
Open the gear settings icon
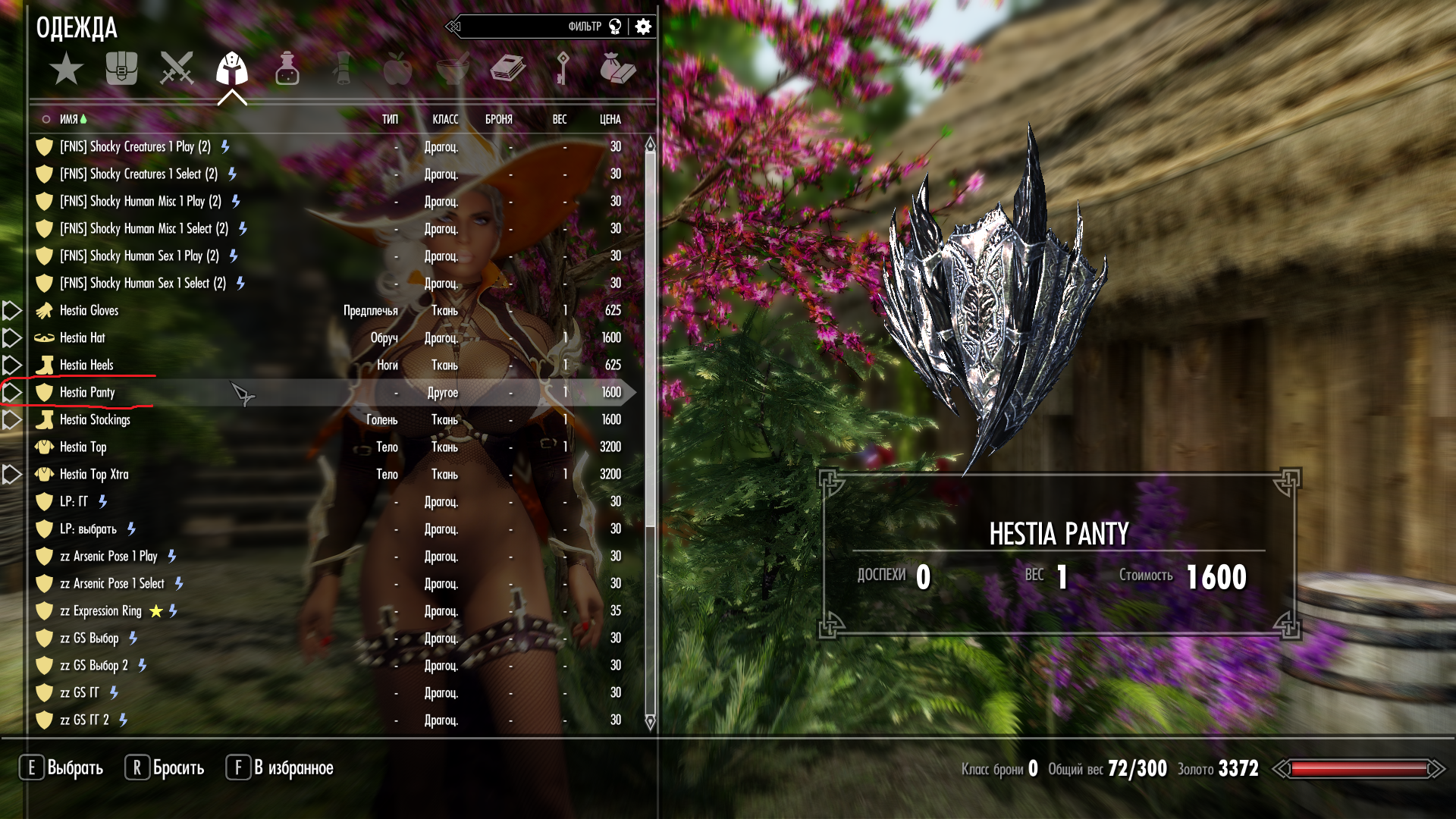click(x=643, y=27)
